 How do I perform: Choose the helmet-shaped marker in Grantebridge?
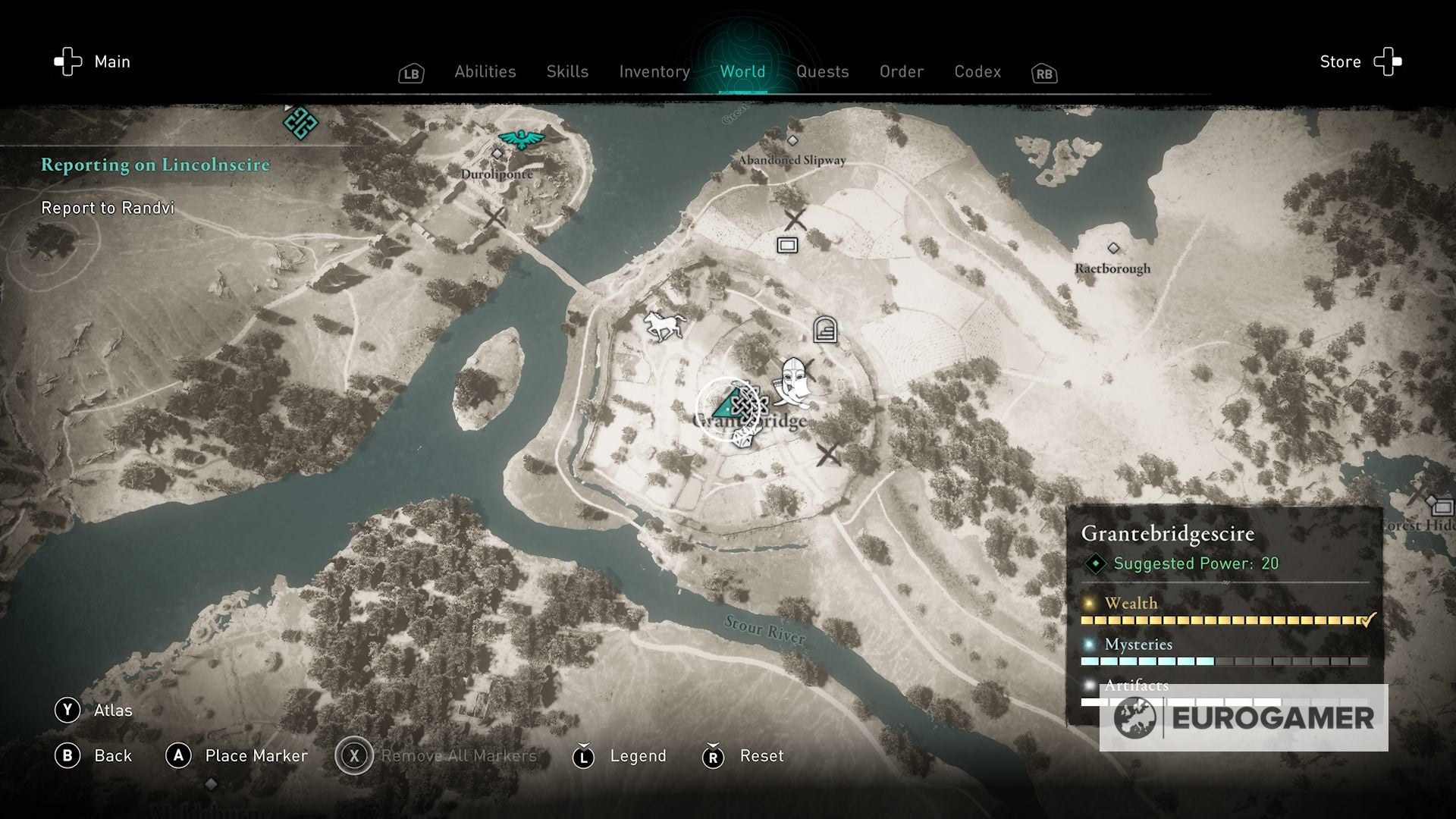tap(793, 378)
